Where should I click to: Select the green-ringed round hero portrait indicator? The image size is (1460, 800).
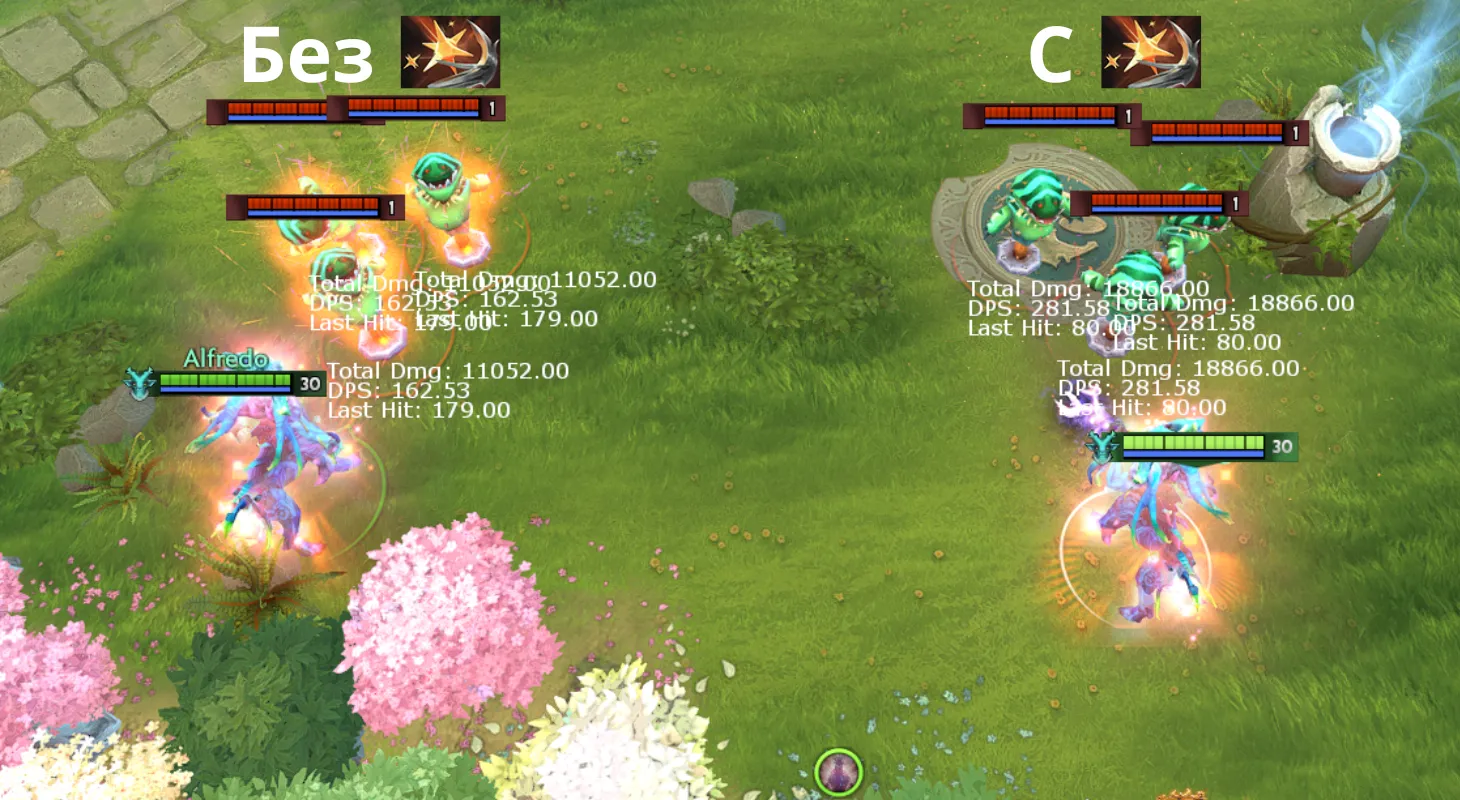tap(838, 772)
